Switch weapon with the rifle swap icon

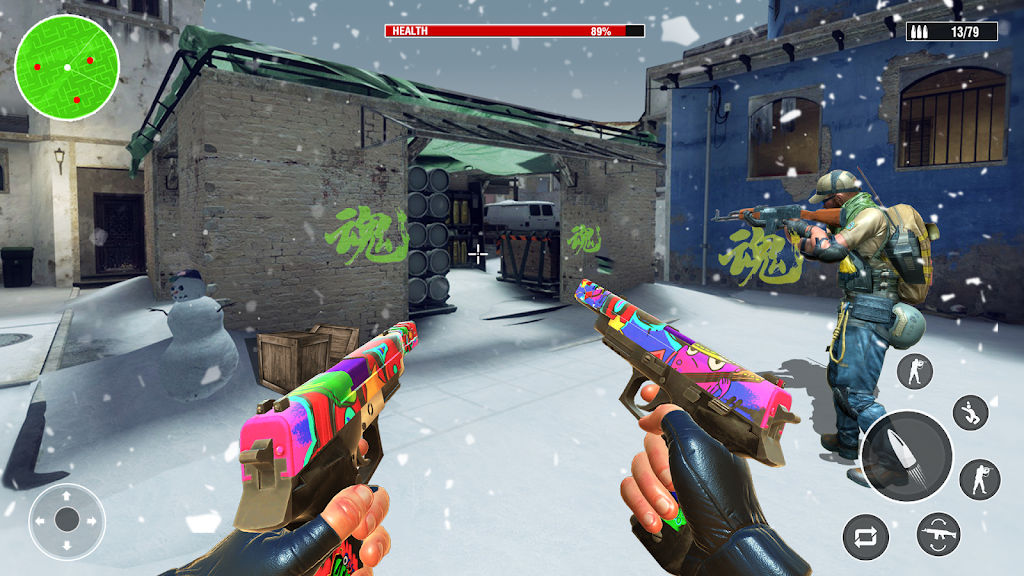click(939, 537)
